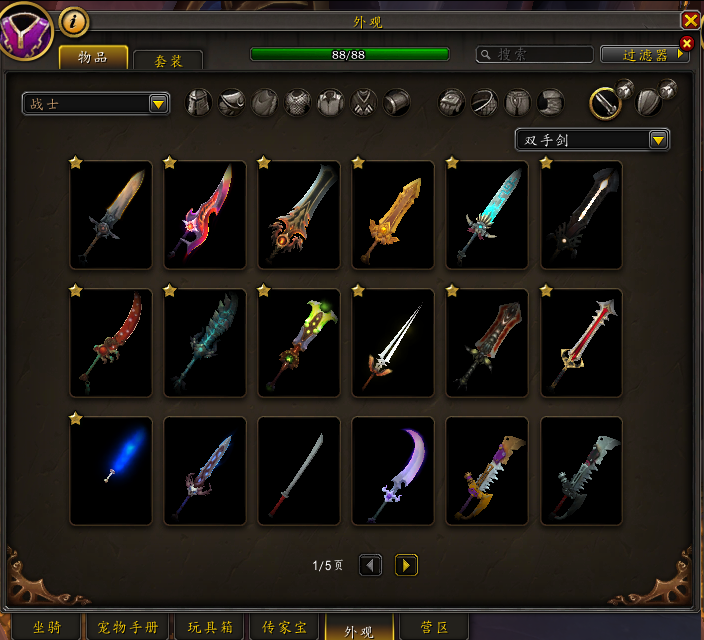704x640 pixels.
Task: Open the 坐骑 mounts tab
Action: pos(46,628)
